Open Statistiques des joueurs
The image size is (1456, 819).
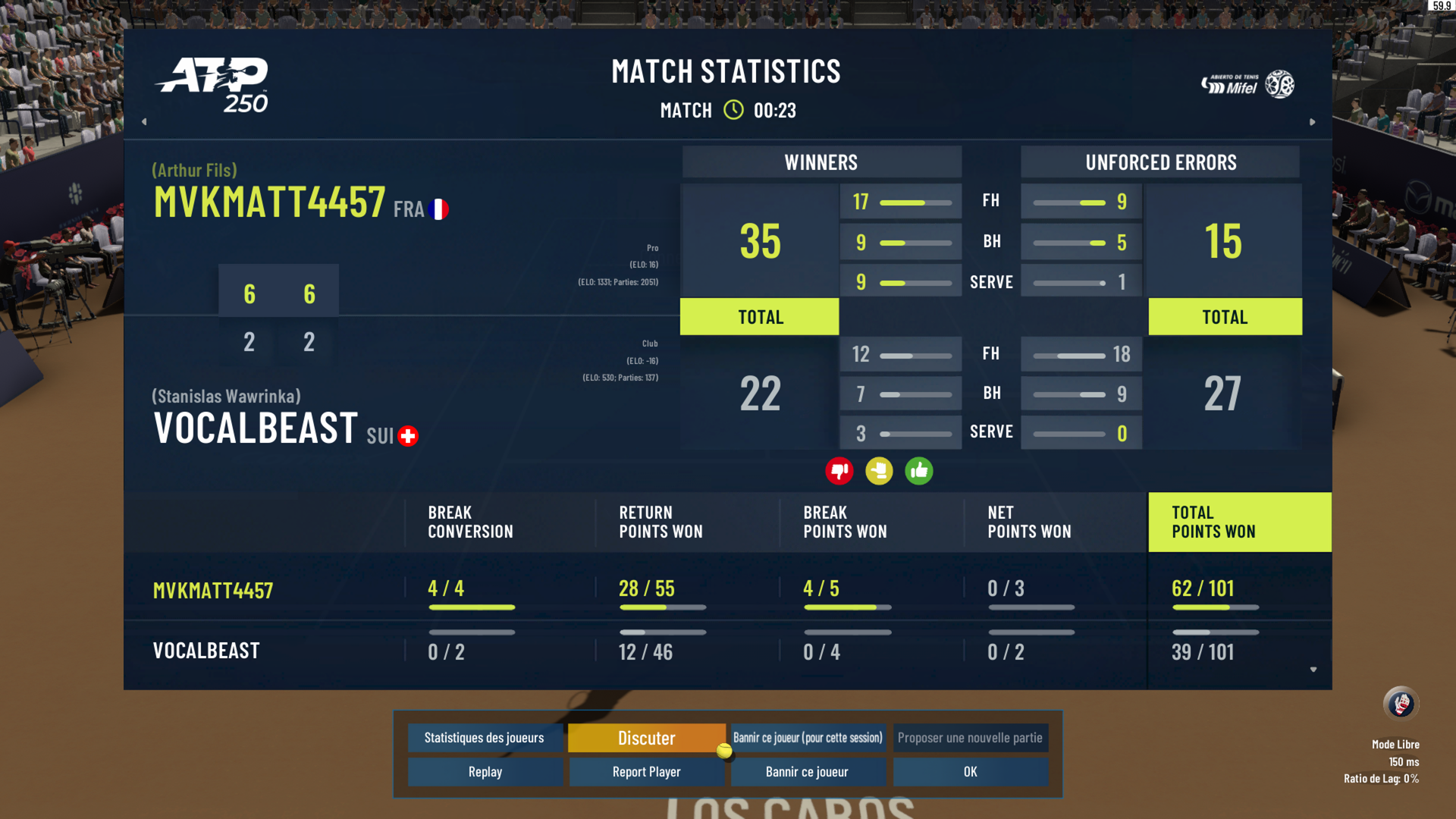[x=485, y=738]
